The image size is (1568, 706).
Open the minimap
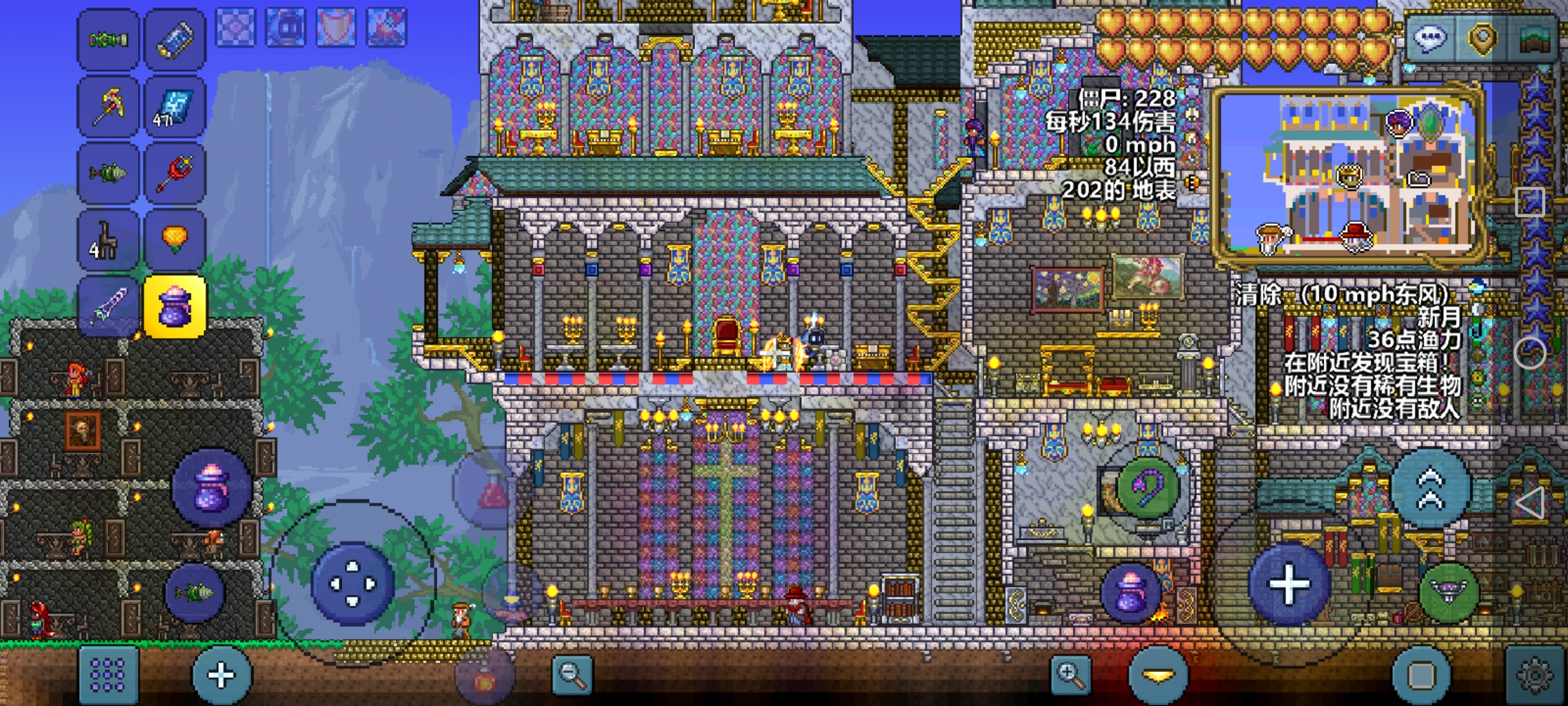click(x=1346, y=176)
